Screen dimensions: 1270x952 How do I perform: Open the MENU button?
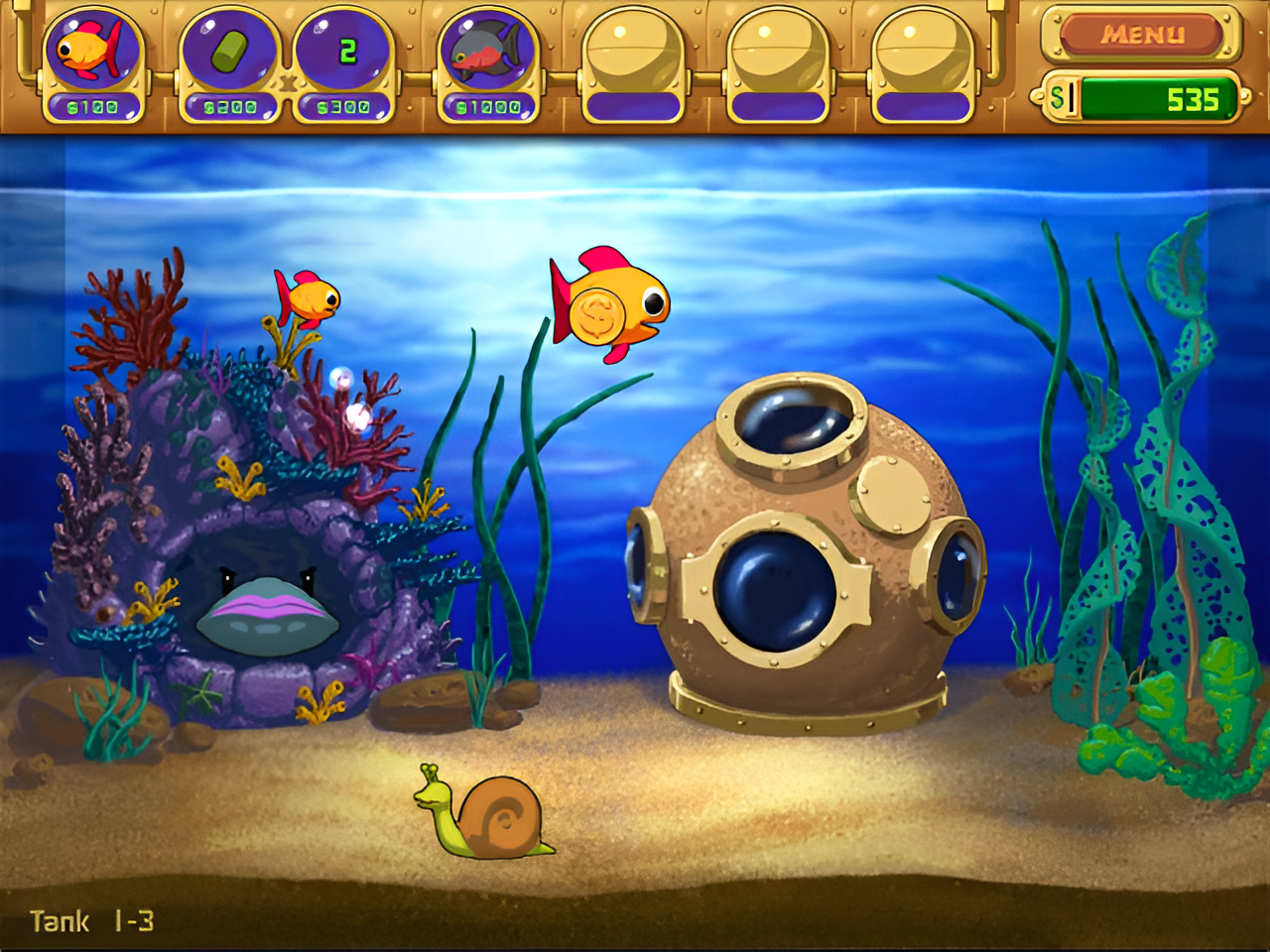click(x=1141, y=36)
